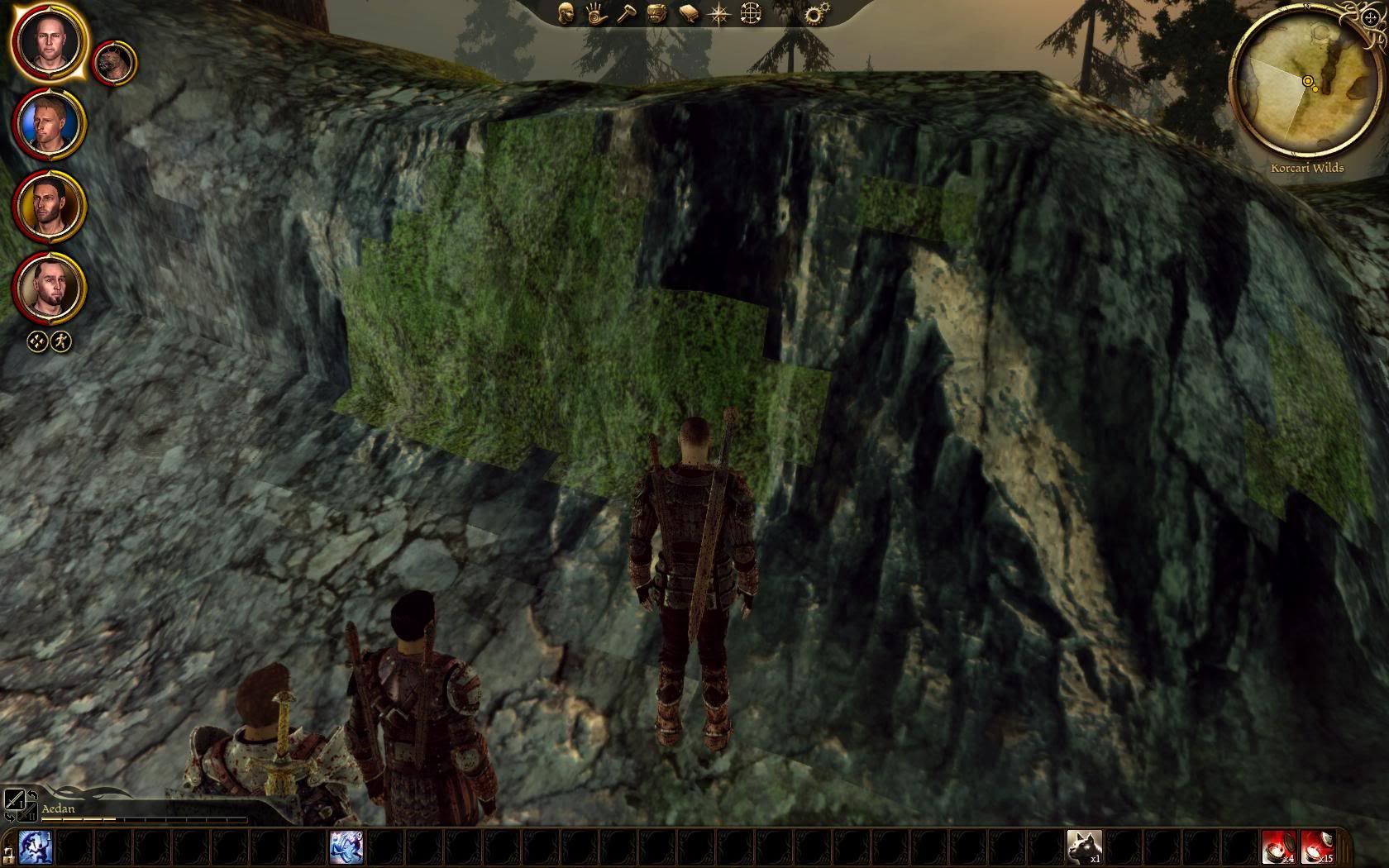Use the red poultice with x15 count
Screen dimensions: 1389x868
coord(1317,848)
